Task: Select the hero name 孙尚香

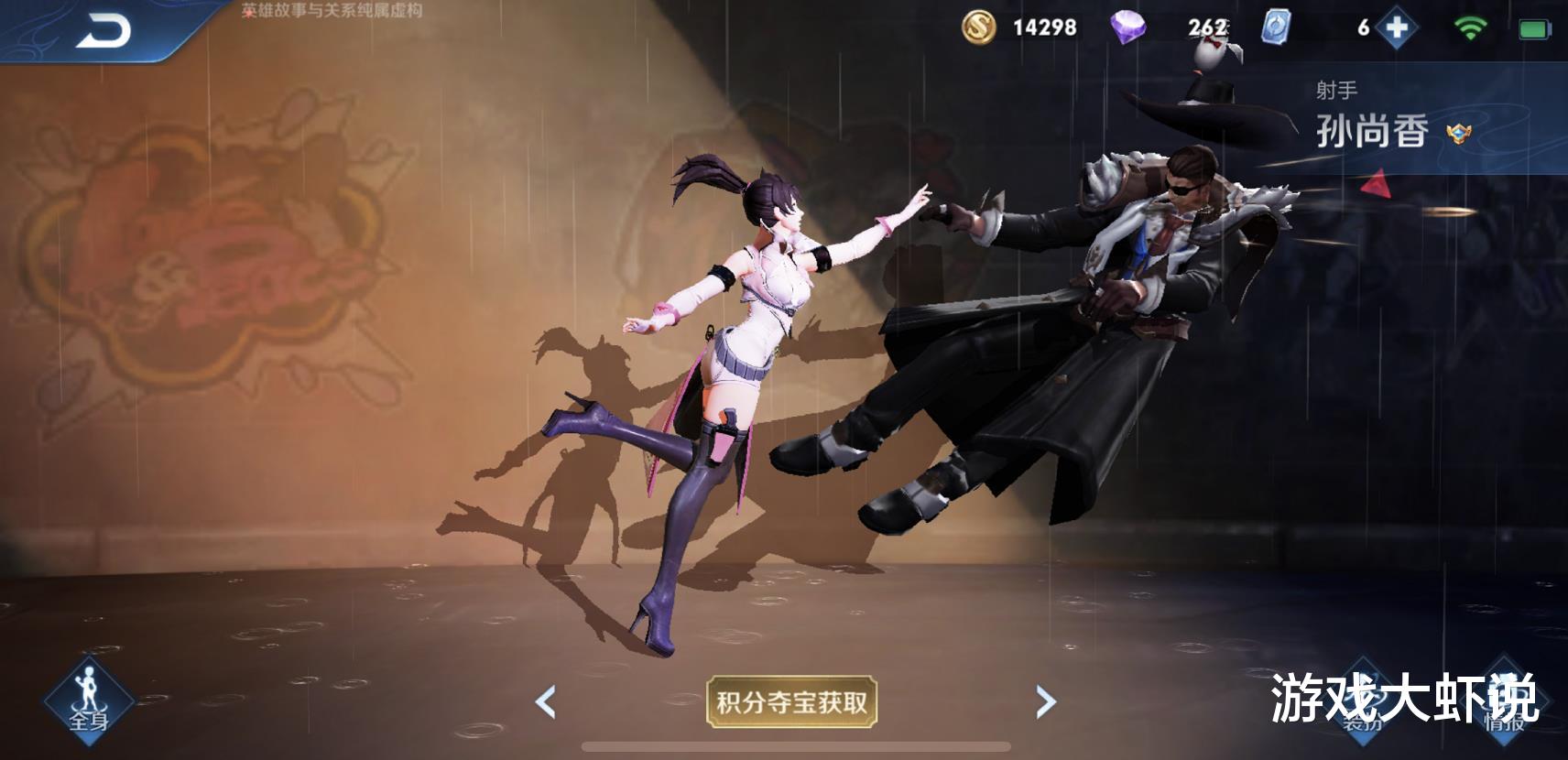Action: (x=1372, y=133)
